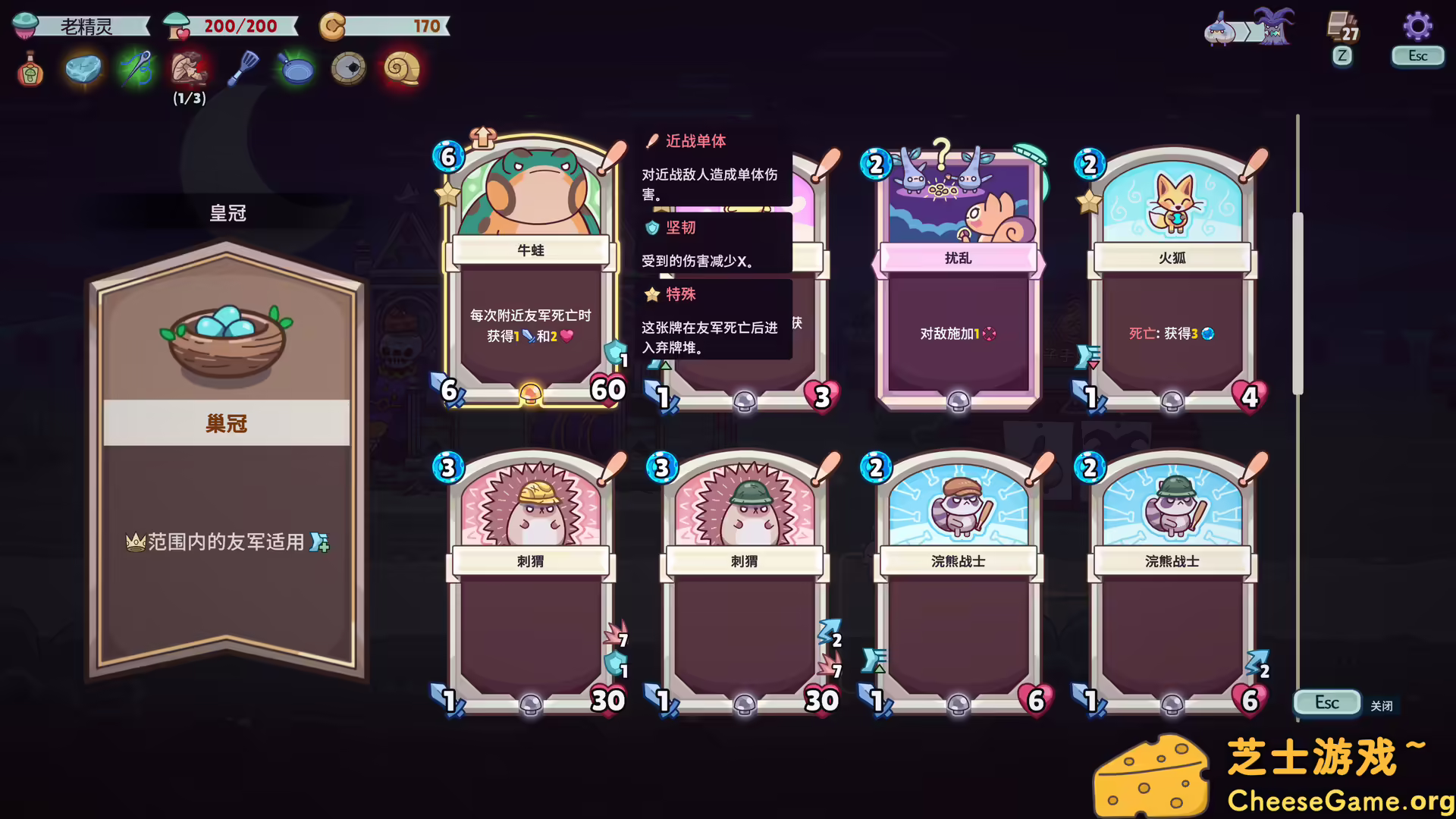Viewport: 1456px width, 819px height.
Task: Click the glowing blue ice rune icon
Action: point(82,69)
